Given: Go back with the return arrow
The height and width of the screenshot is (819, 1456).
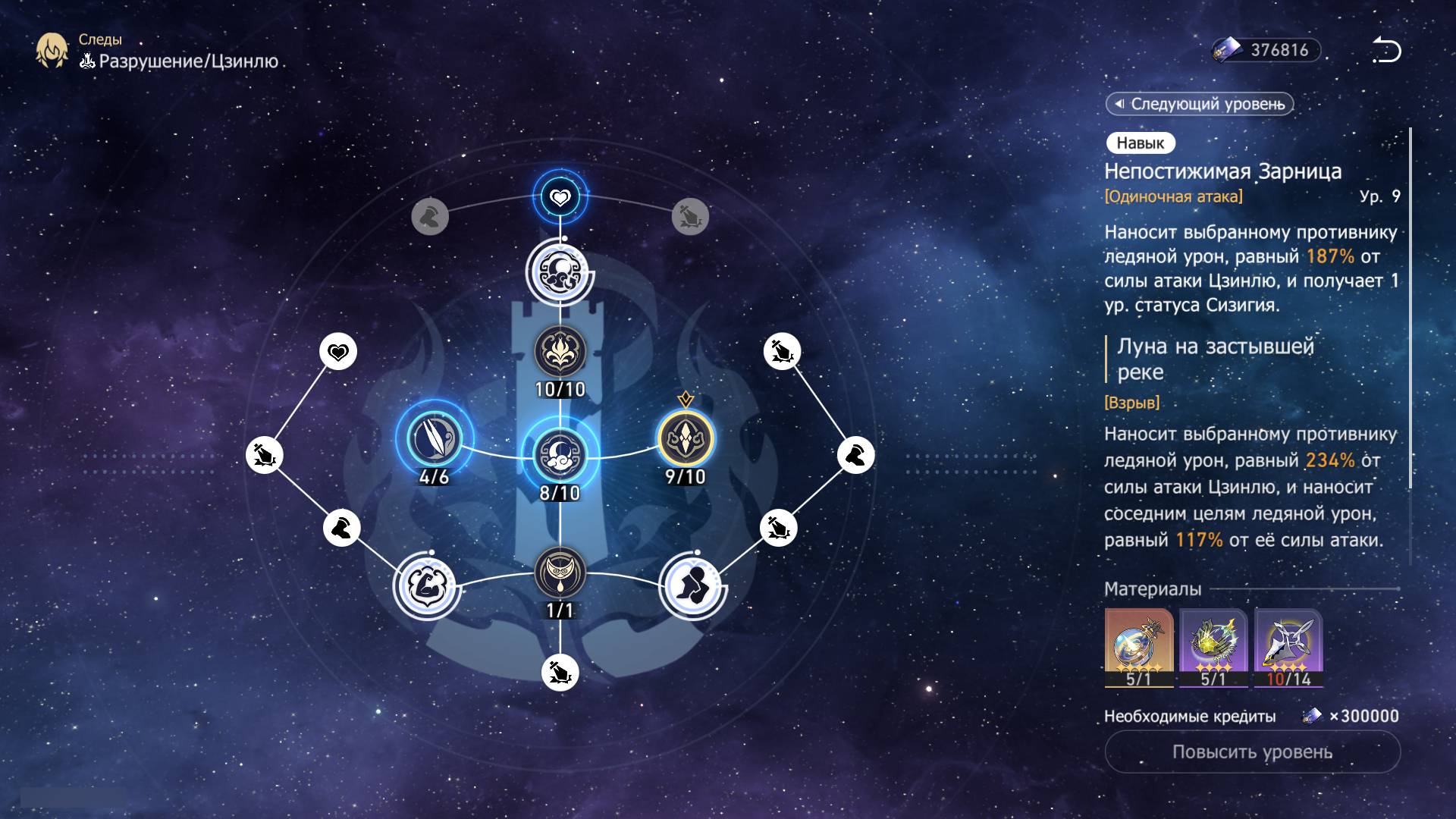Looking at the screenshot, I should coord(1385,51).
